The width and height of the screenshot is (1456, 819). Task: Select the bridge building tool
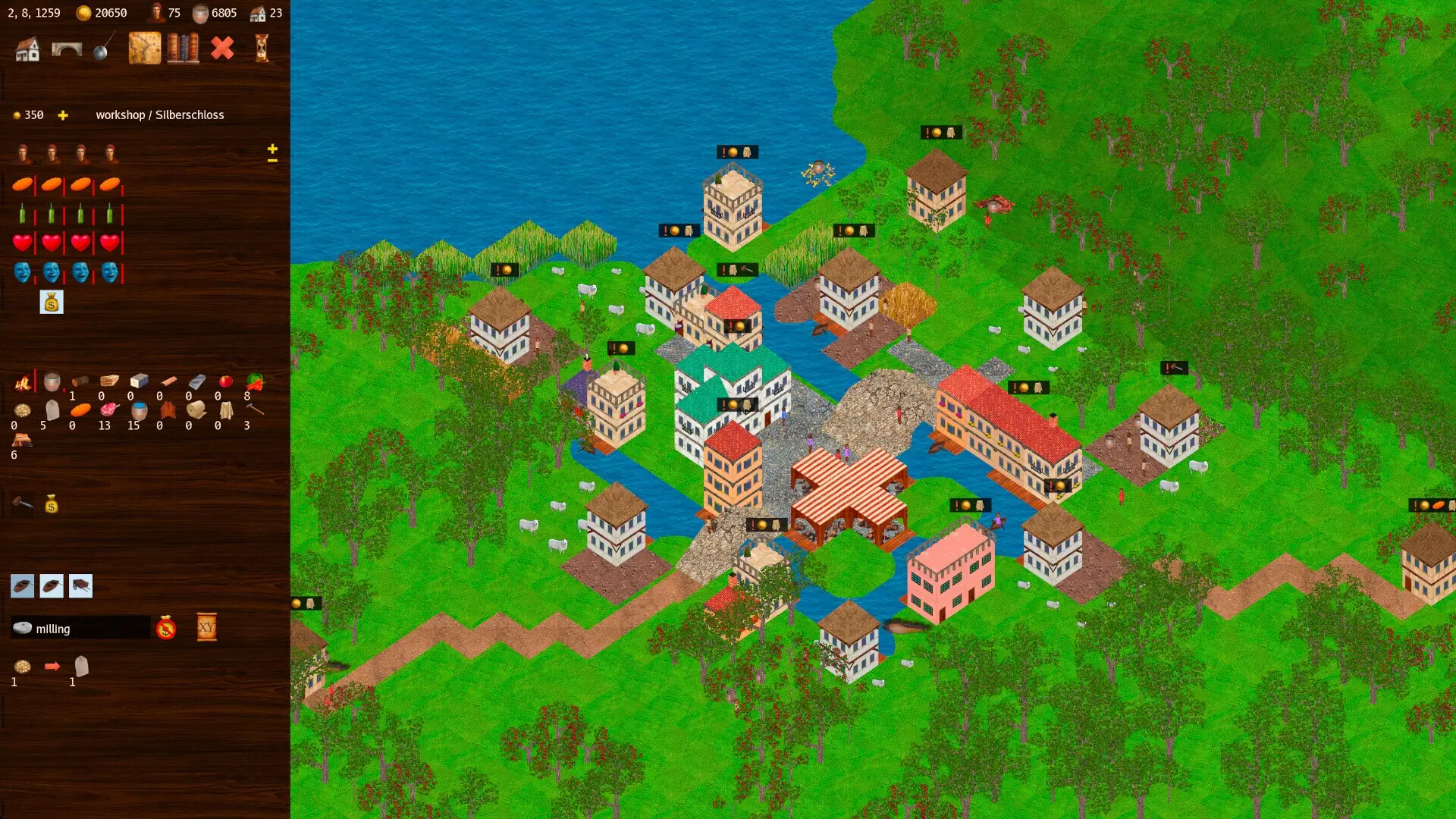66,49
